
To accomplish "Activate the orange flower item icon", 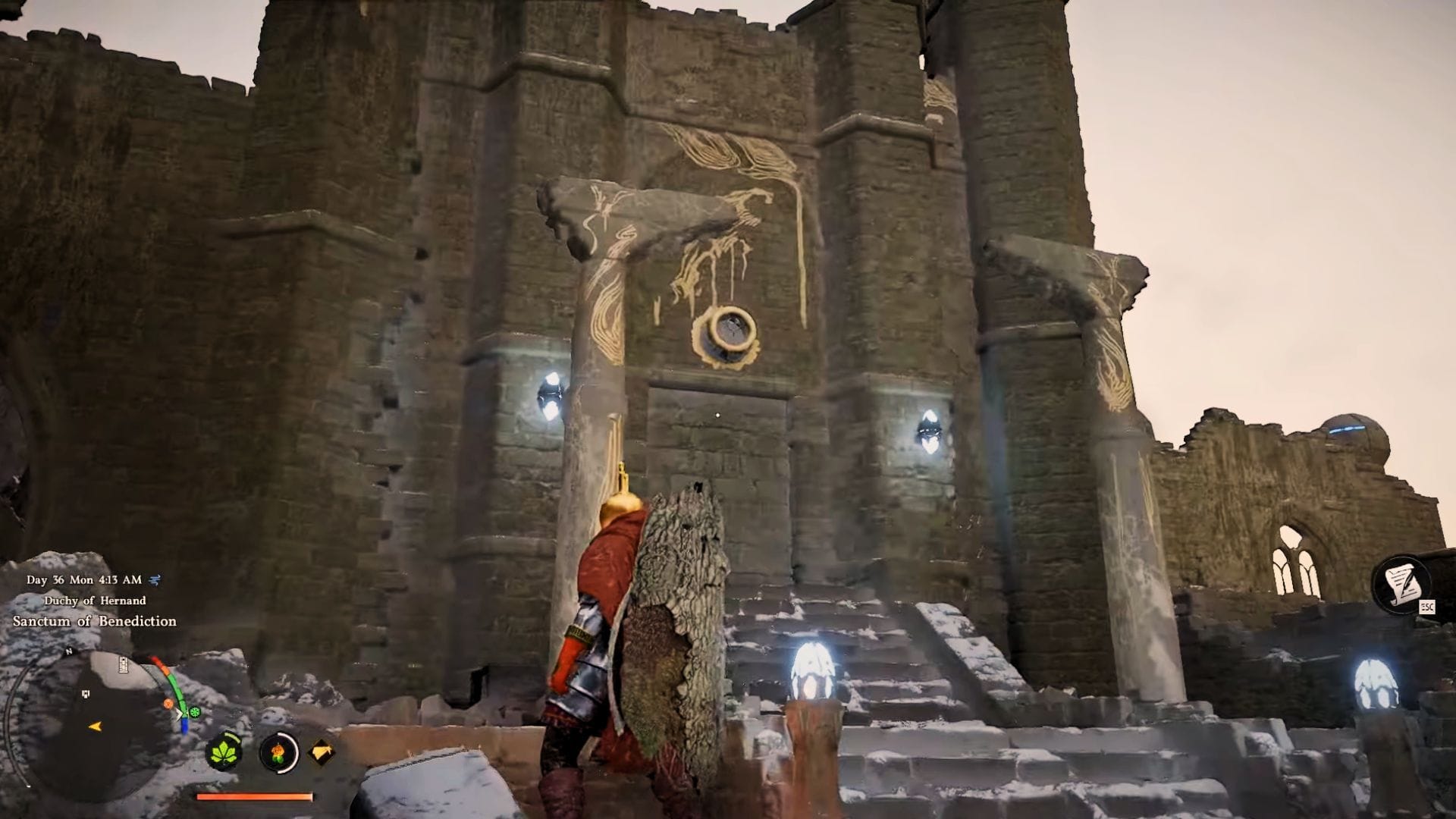I will coord(278,752).
